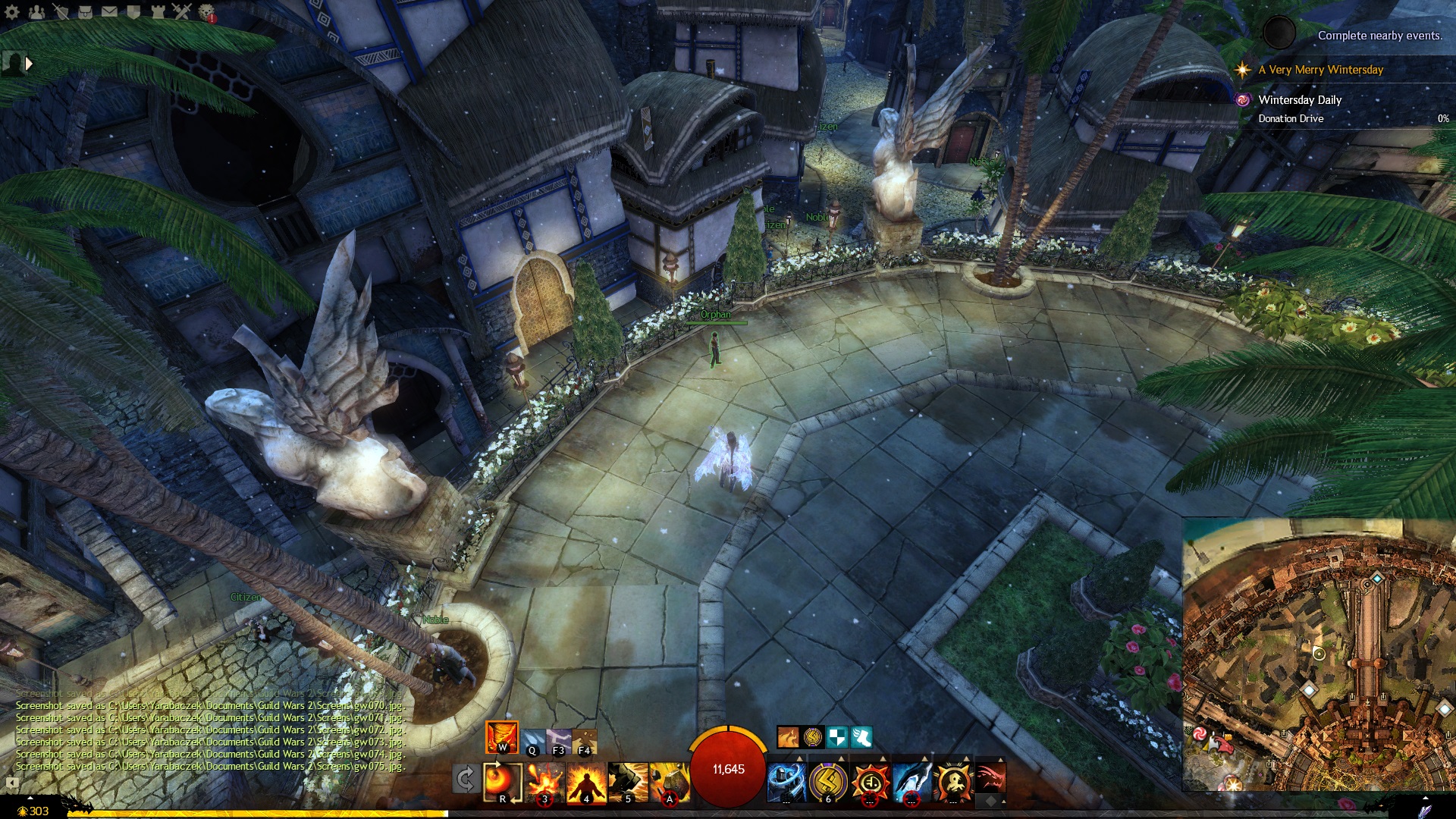The height and width of the screenshot is (819, 1456).
Task: Activate the fire attunement skill marked W
Action: [502, 736]
